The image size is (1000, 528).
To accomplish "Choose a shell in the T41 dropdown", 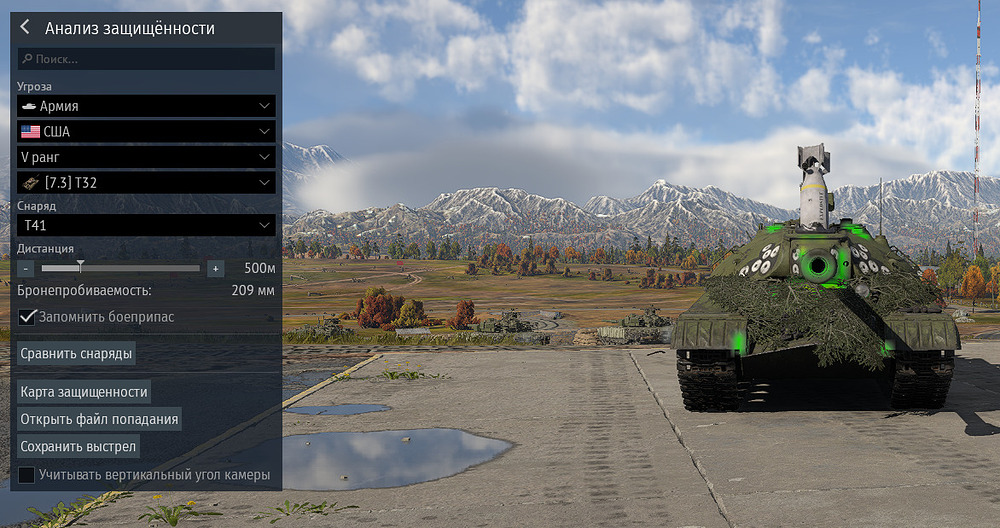I will pos(146,226).
